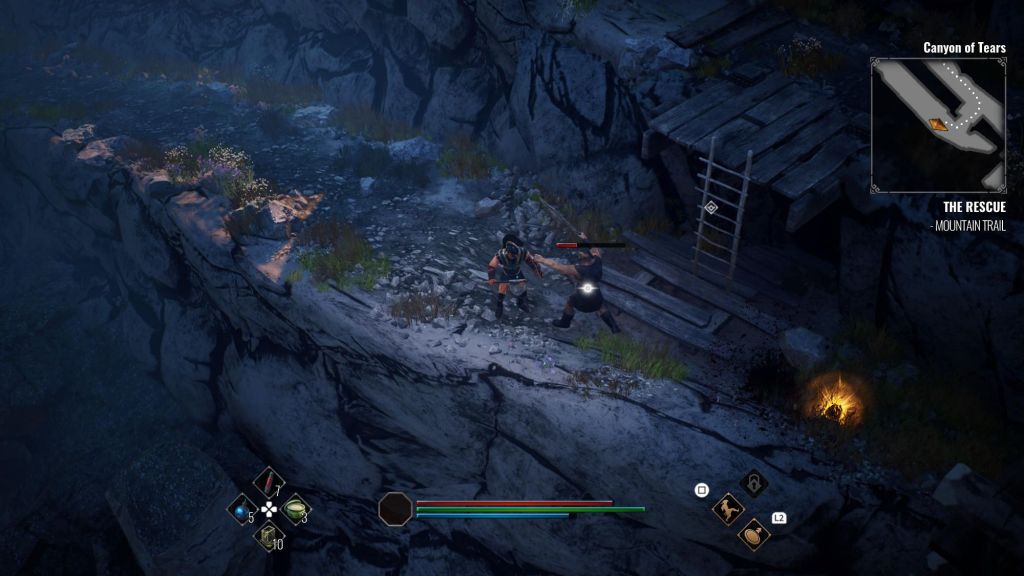Open the Canyon of Tears minimap
Screen dimensions: 1024x576
click(938, 124)
